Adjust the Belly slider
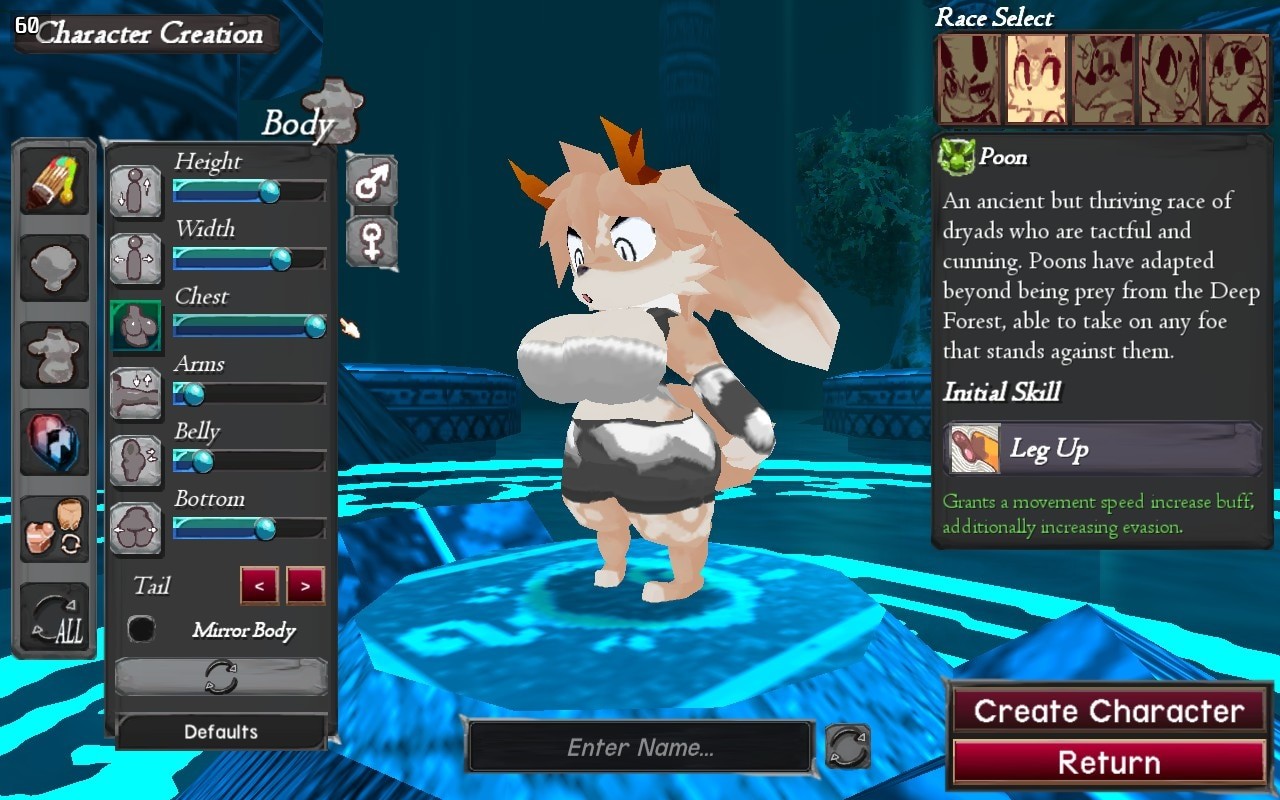The width and height of the screenshot is (1280, 800). (202, 461)
